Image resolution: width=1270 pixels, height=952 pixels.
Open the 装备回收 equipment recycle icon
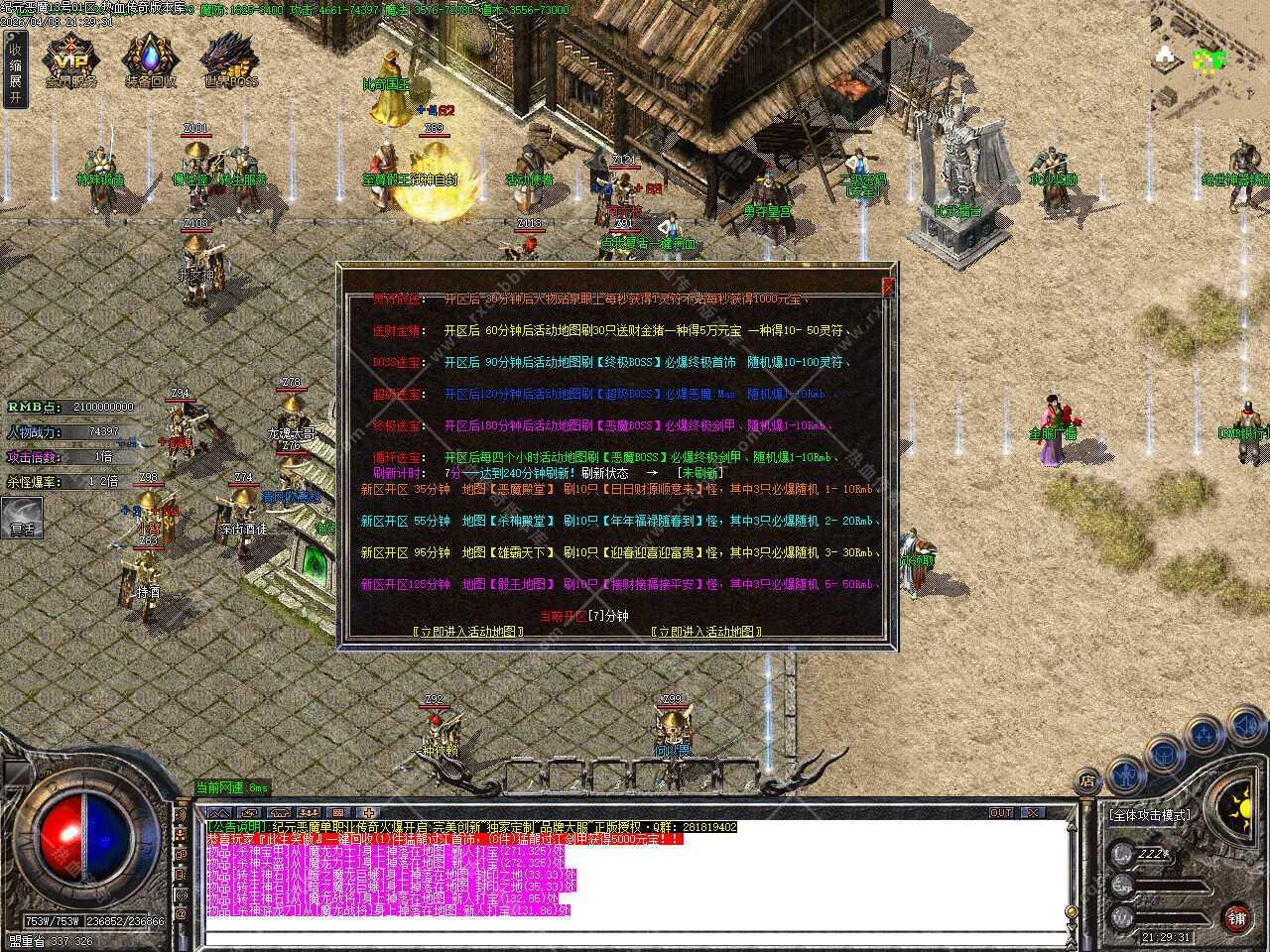[151, 60]
